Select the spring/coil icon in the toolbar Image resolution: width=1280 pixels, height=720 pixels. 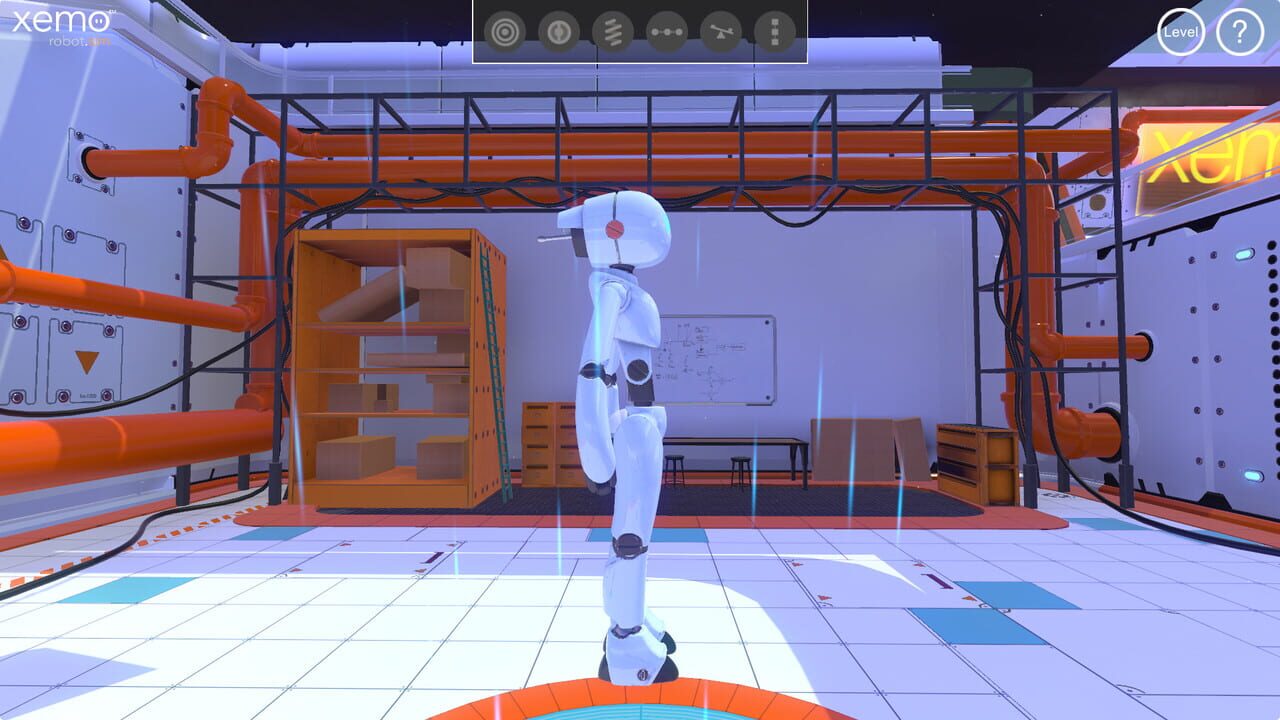(611, 29)
